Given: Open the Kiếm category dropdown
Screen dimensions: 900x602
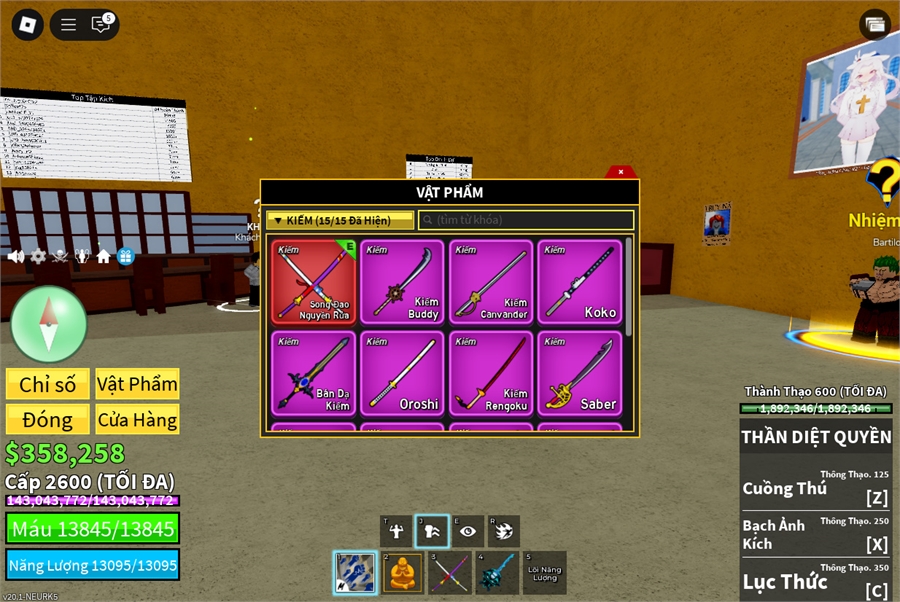Looking at the screenshot, I should tap(340, 220).
